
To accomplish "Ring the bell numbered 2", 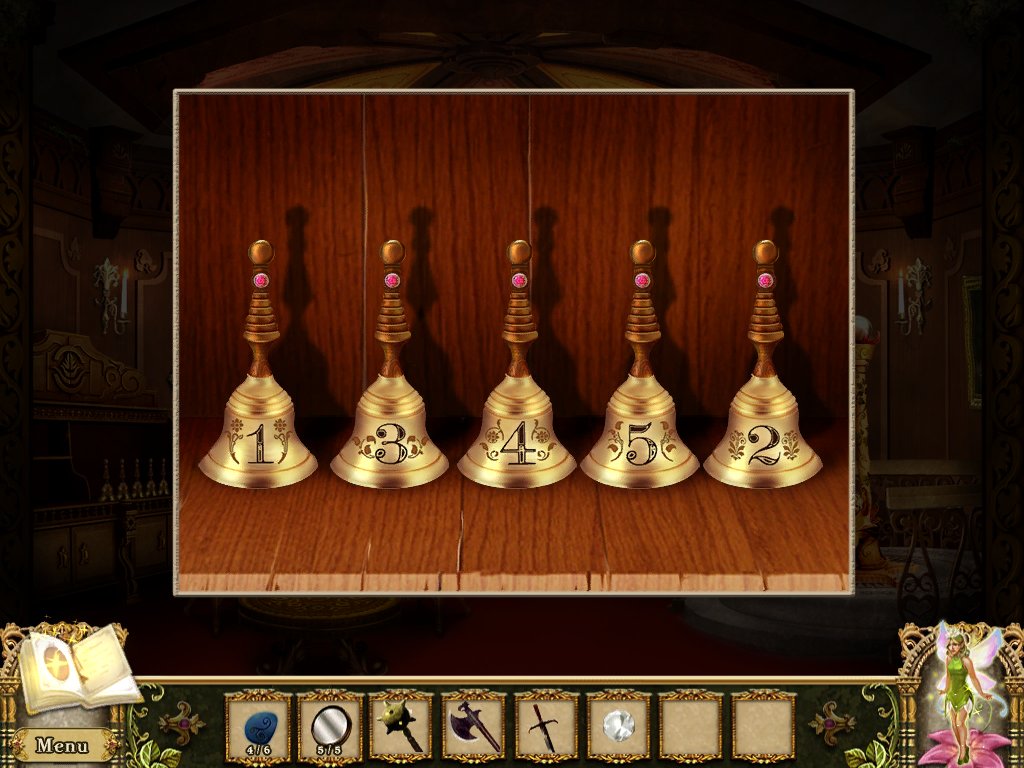I will pos(763,442).
